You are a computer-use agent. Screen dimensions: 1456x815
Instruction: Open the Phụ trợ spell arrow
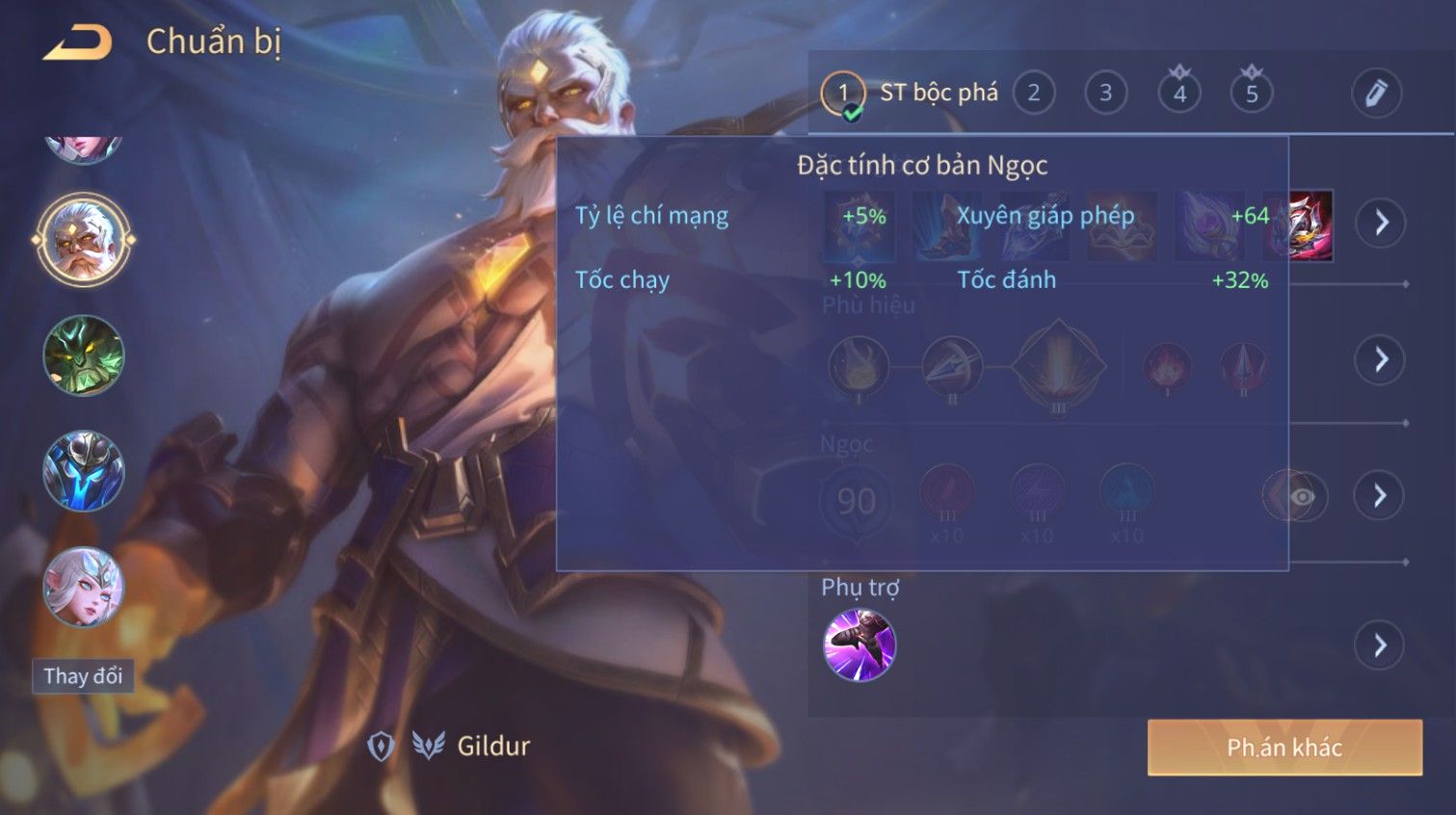point(1380,644)
